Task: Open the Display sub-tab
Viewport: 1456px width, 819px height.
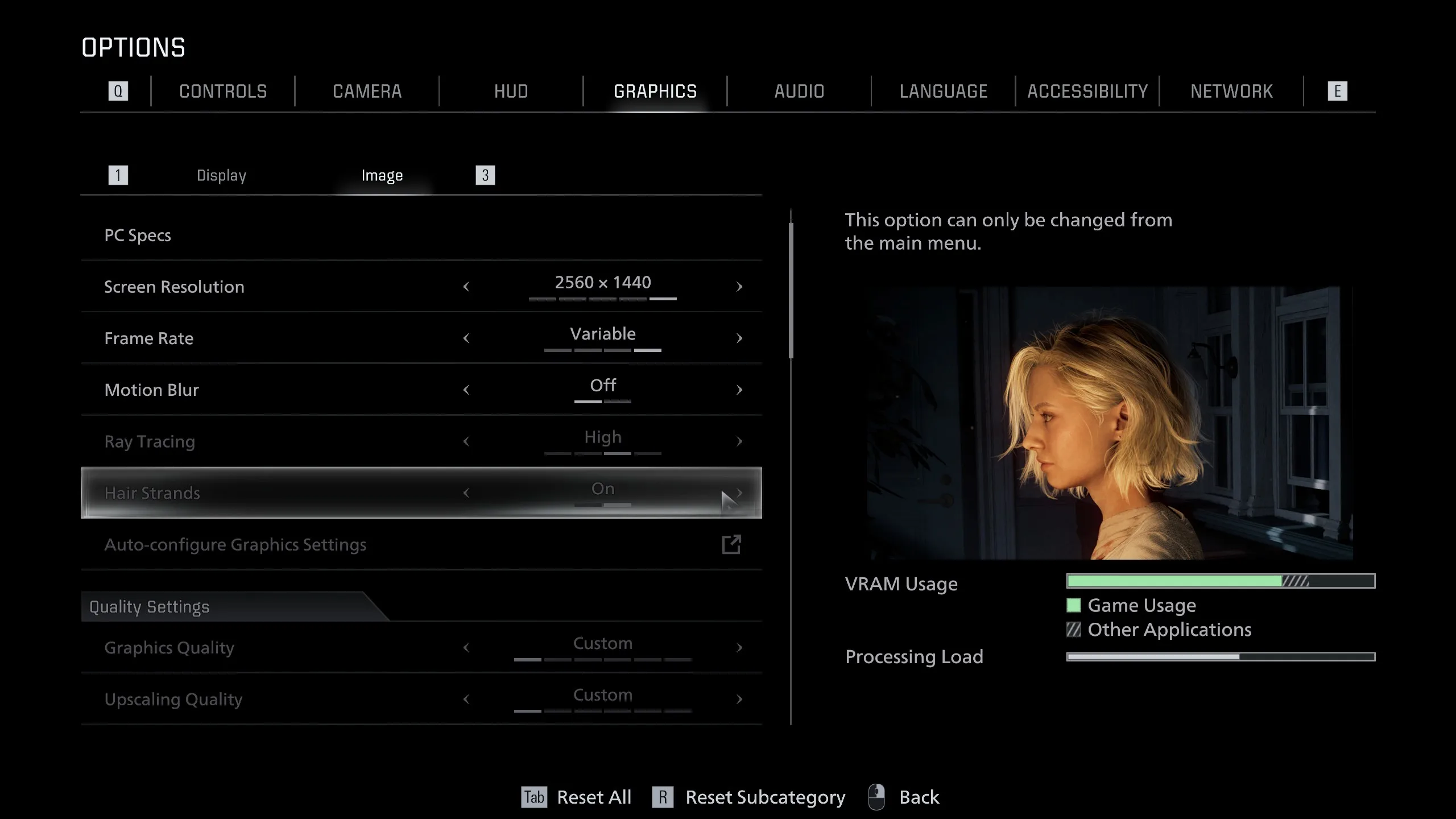Action: (x=221, y=175)
